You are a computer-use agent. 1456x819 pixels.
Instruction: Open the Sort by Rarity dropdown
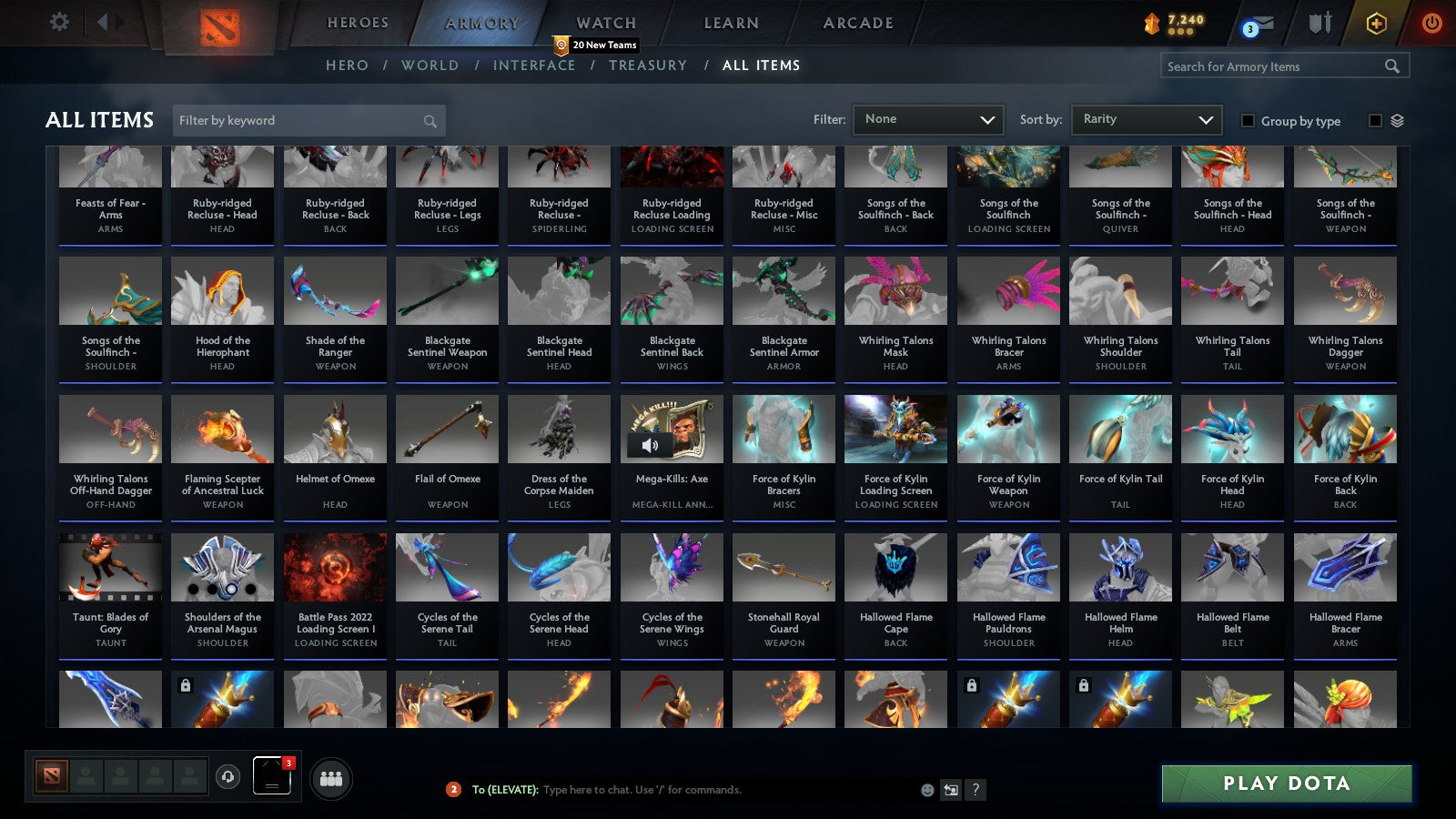coord(1146,119)
